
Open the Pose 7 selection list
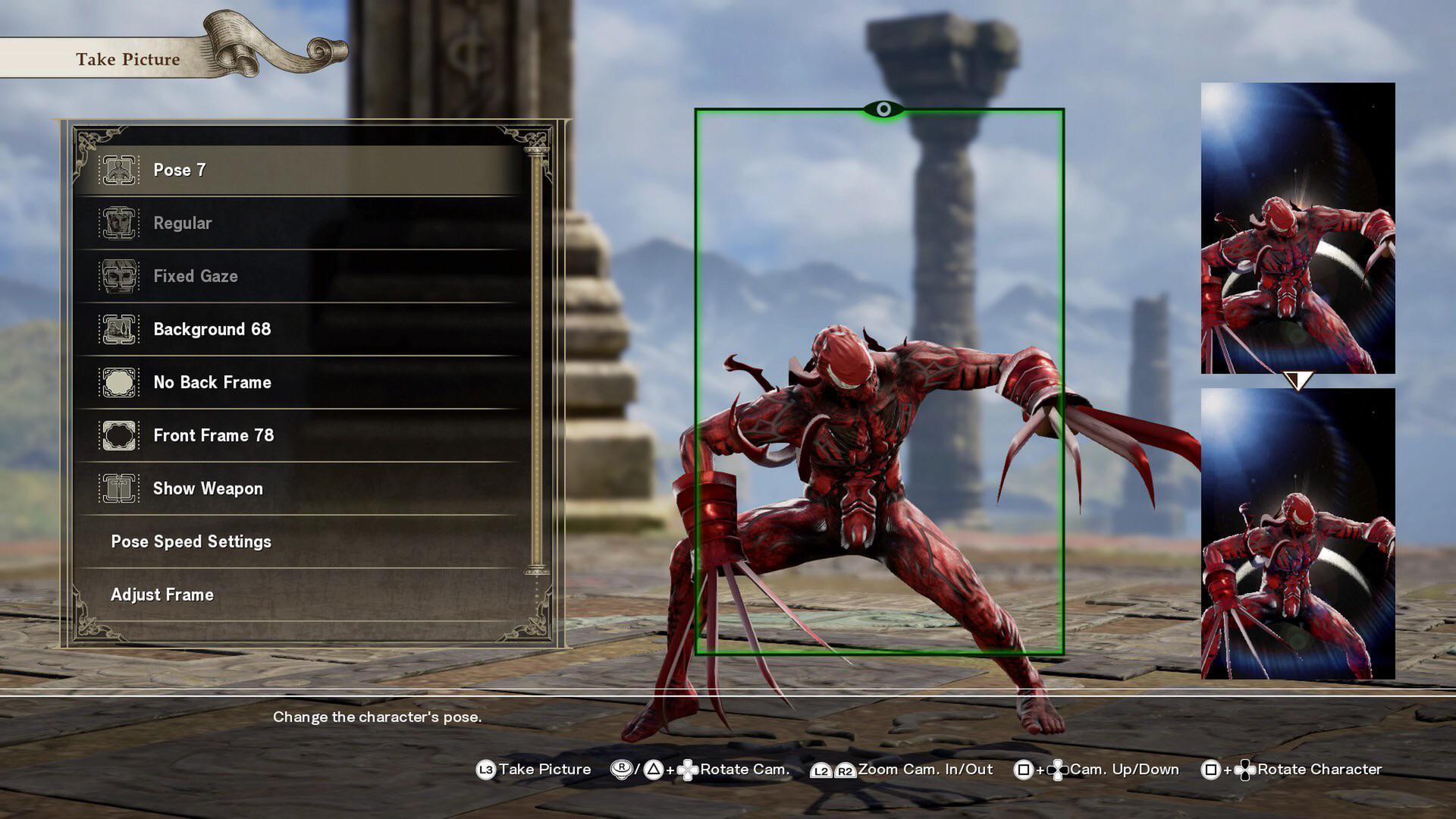(x=180, y=170)
